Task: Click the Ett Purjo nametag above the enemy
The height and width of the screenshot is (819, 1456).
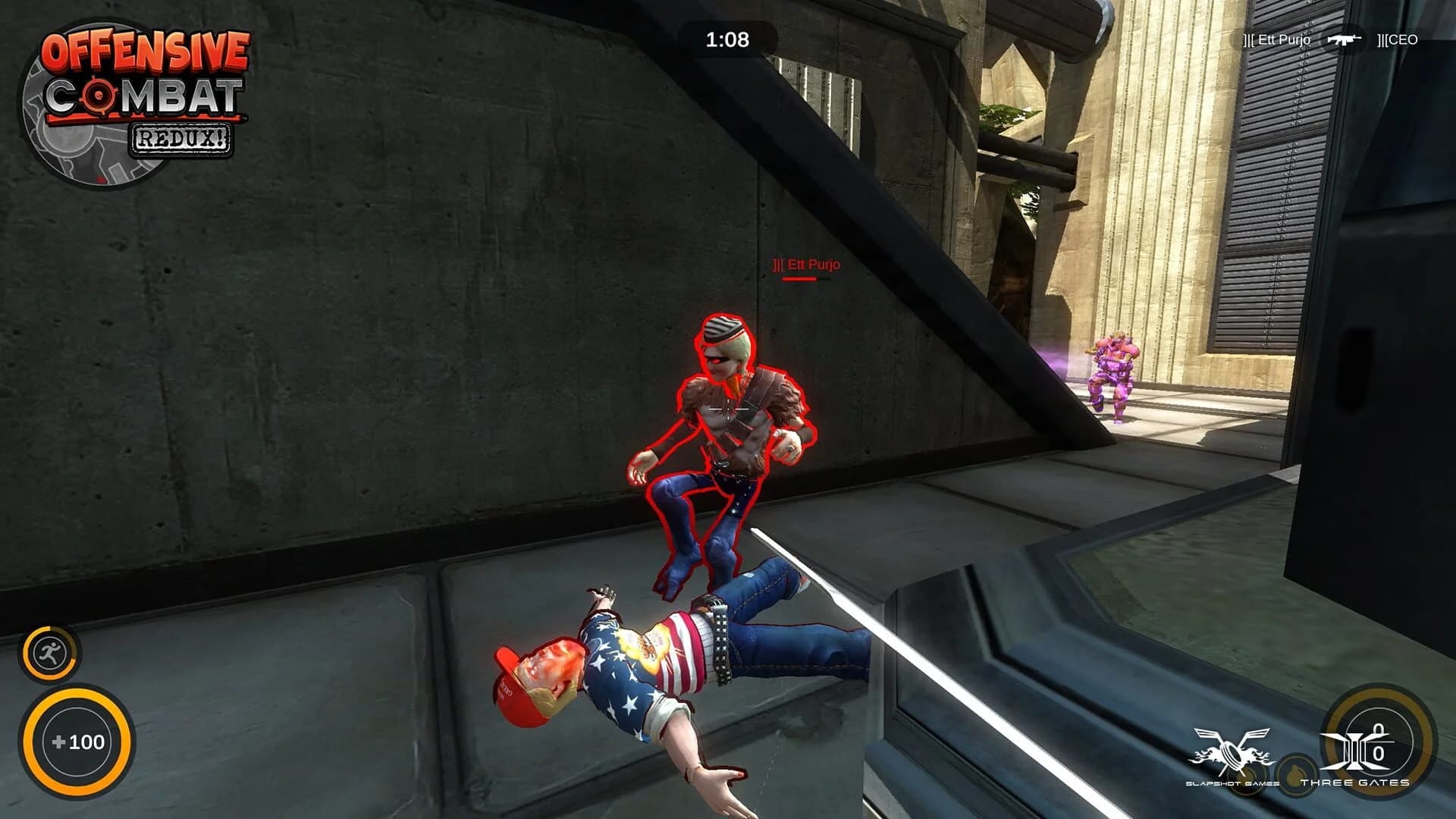Action: (x=805, y=265)
